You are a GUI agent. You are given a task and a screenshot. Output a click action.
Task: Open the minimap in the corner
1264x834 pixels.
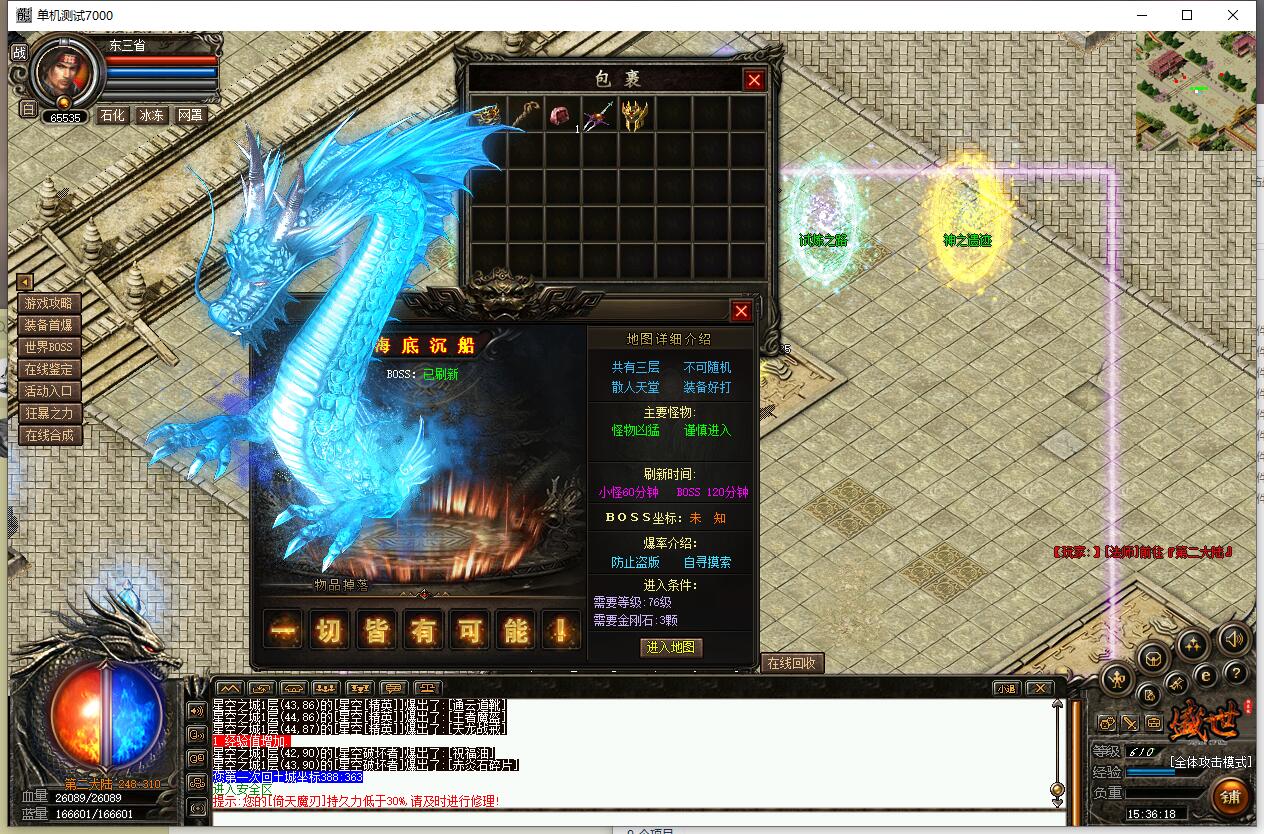1195,91
